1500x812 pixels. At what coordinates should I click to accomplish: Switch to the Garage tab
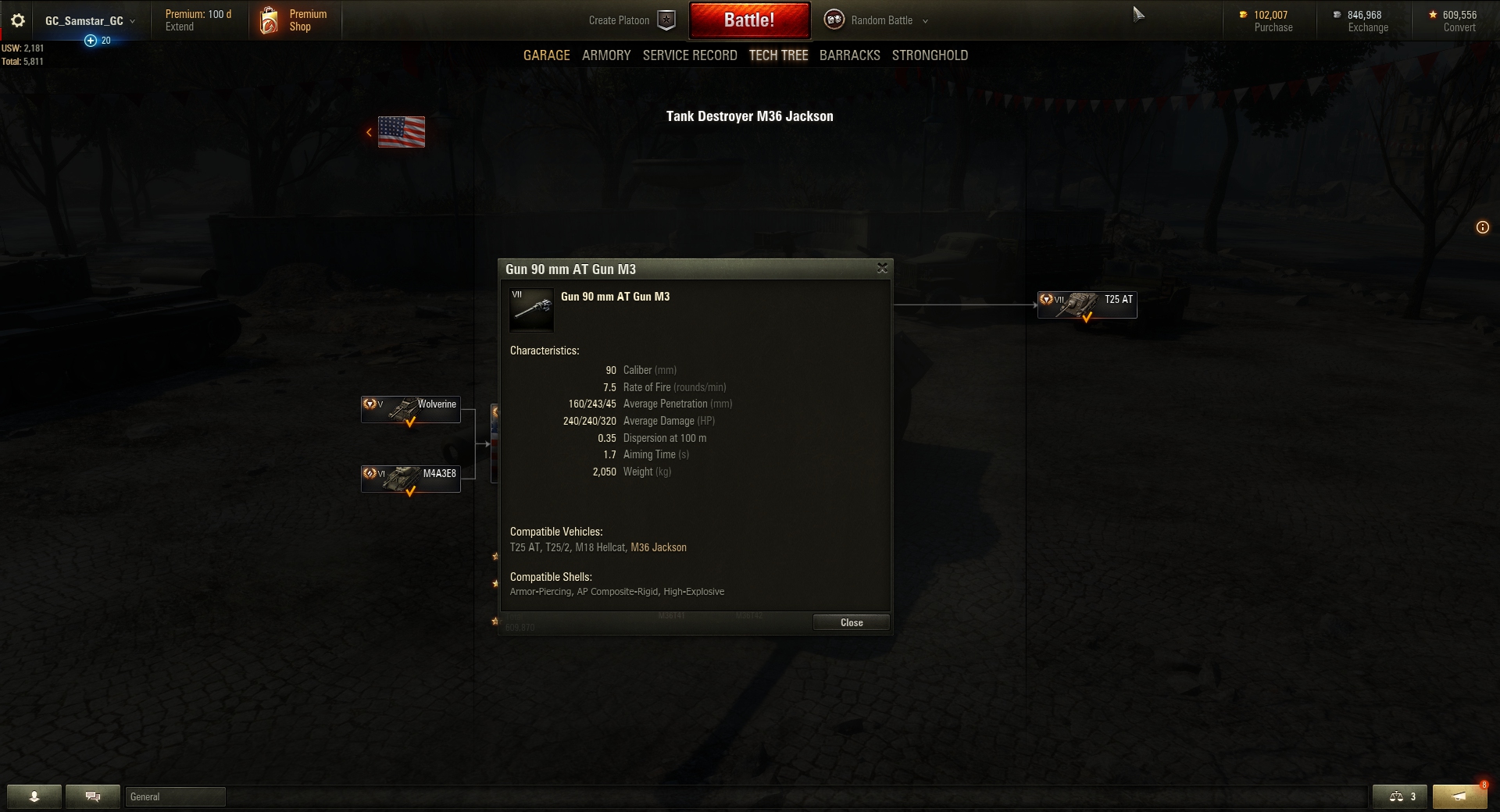[x=546, y=55]
